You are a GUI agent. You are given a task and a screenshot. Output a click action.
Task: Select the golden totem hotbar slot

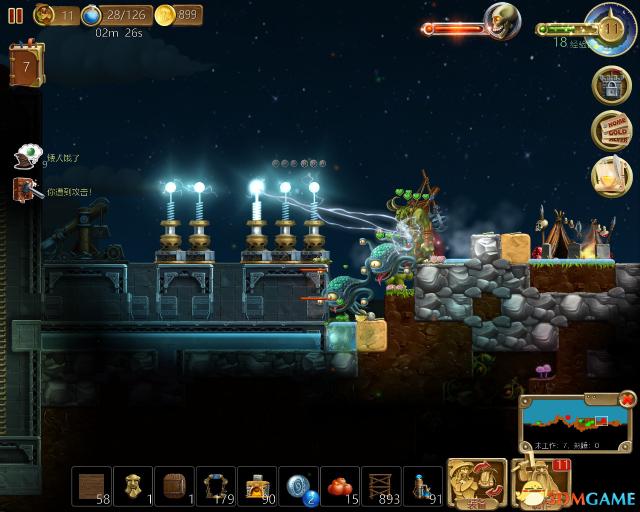tap(137, 485)
